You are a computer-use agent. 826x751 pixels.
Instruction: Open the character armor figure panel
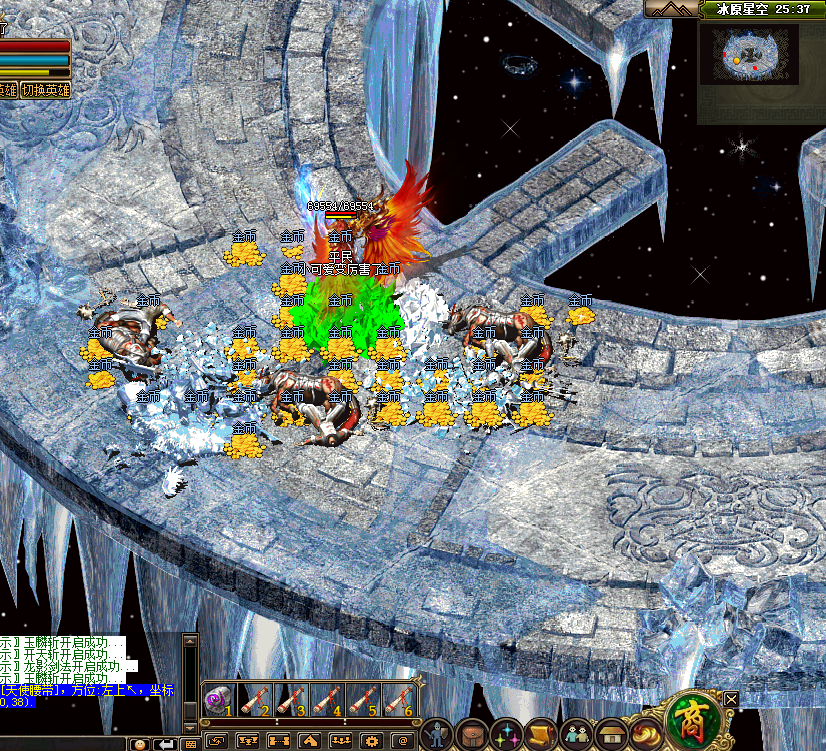click(437, 735)
